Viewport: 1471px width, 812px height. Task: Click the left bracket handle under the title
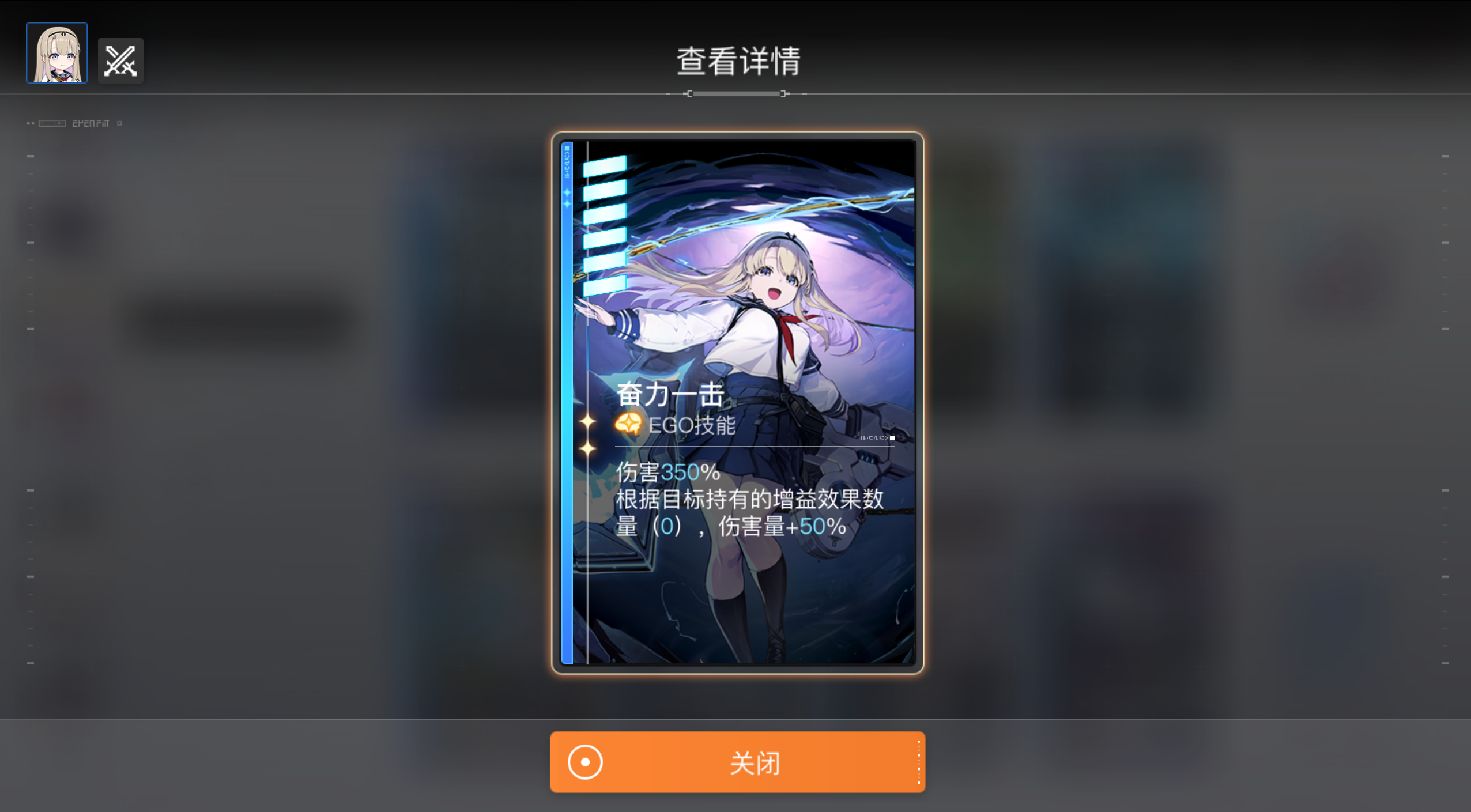[x=689, y=93]
